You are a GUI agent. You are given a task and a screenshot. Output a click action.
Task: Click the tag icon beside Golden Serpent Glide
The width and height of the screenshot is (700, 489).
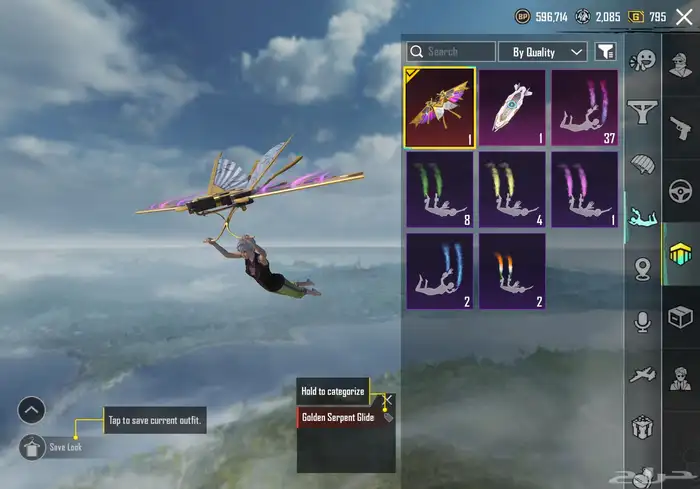(388, 417)
